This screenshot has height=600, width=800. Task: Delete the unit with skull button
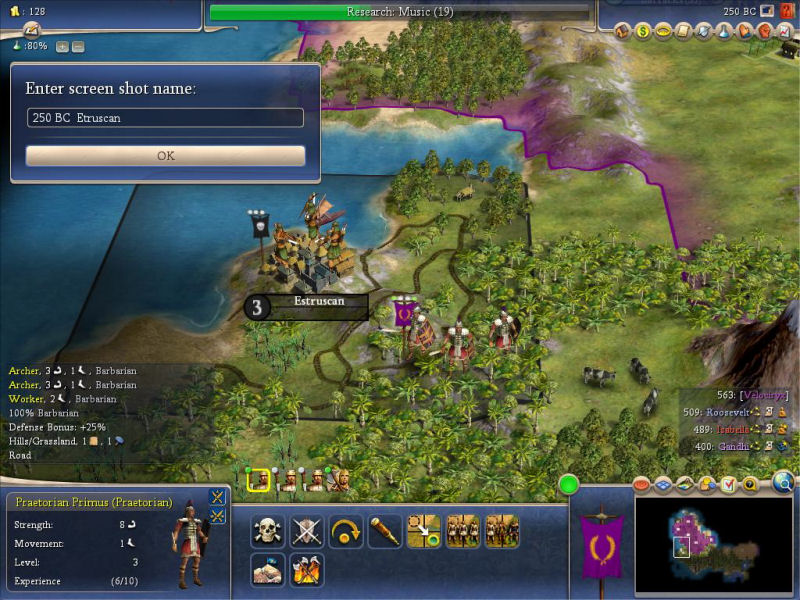(267, 531)
